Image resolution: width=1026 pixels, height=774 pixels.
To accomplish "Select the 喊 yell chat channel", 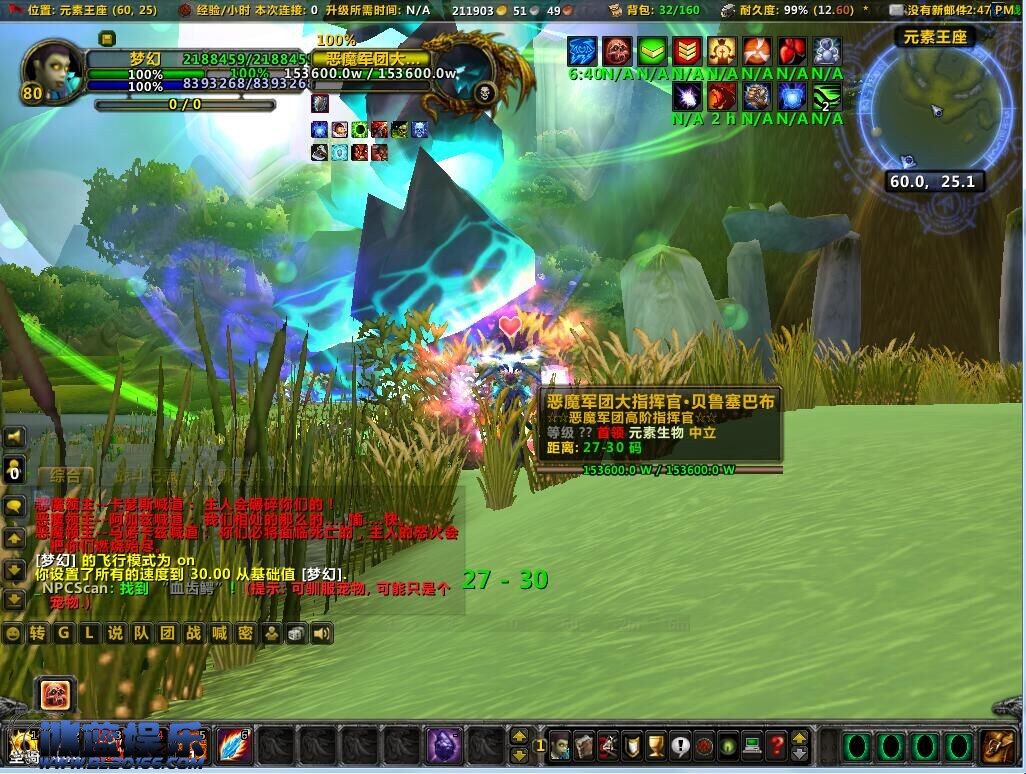I will (219, 633).
